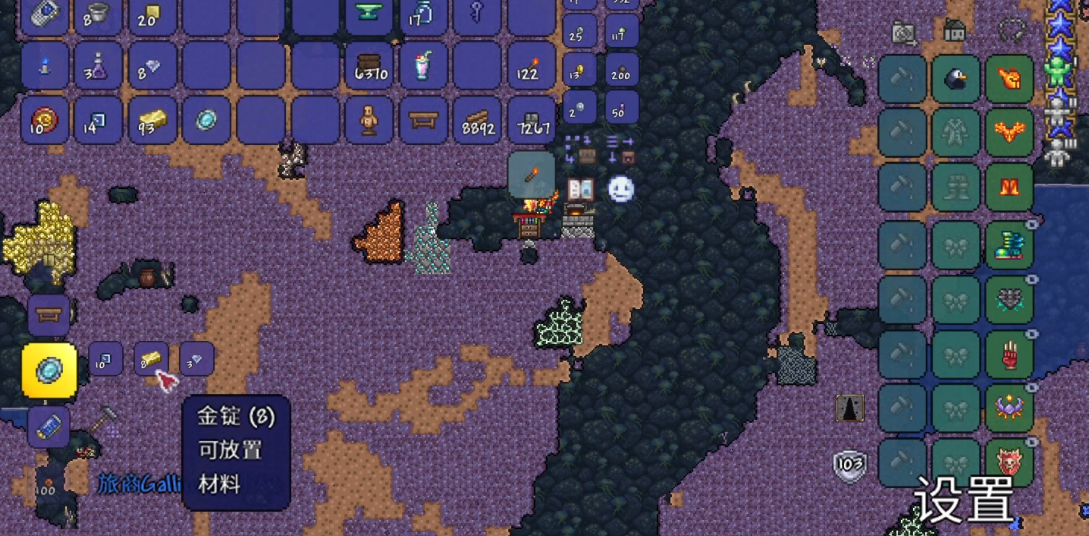The width and height of the screenshot is (1089, 536).
Task: Select the torch stack of 122
Action: point(530,66)
